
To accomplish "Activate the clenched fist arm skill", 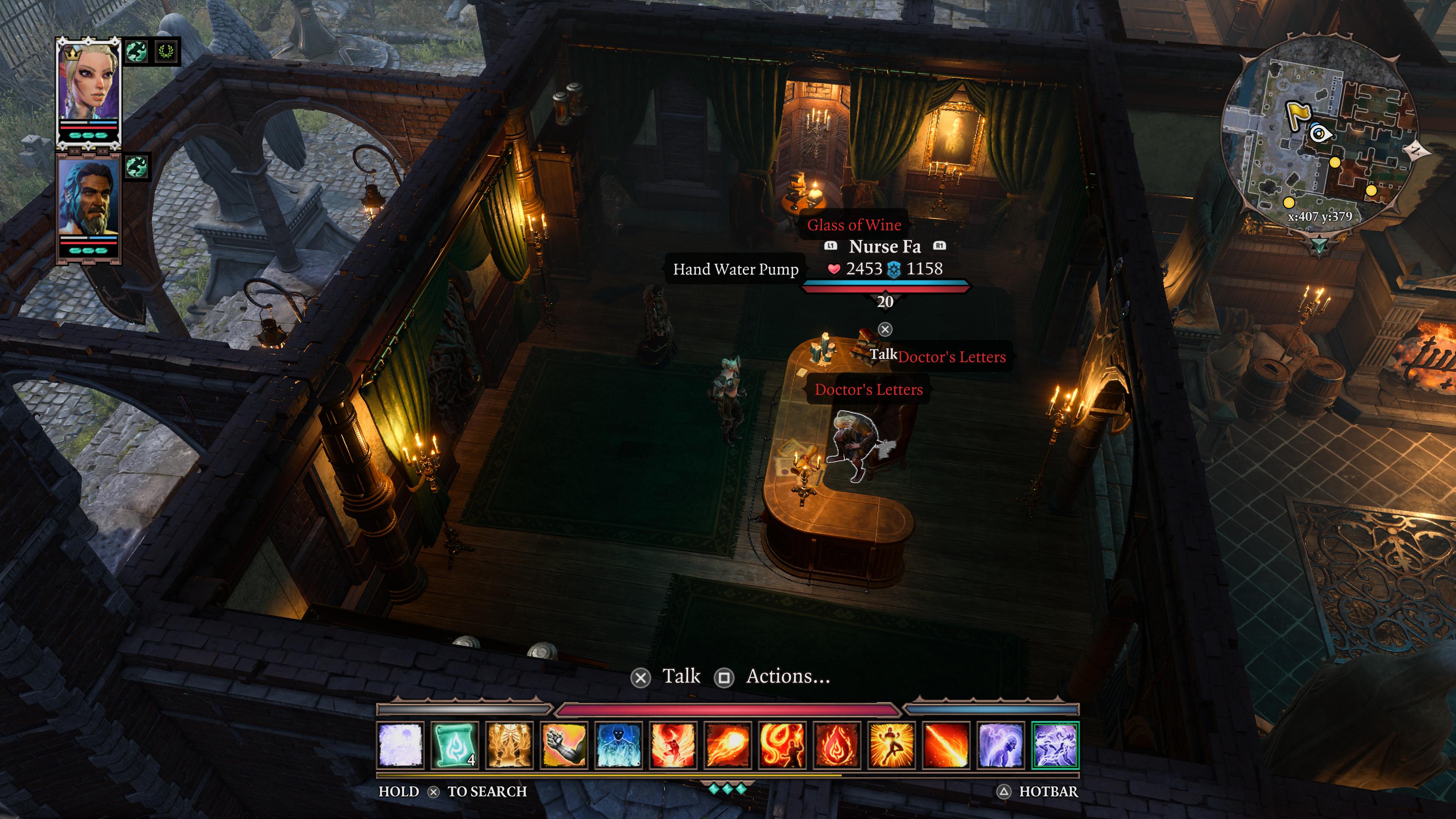I will (x=564, y=745).
